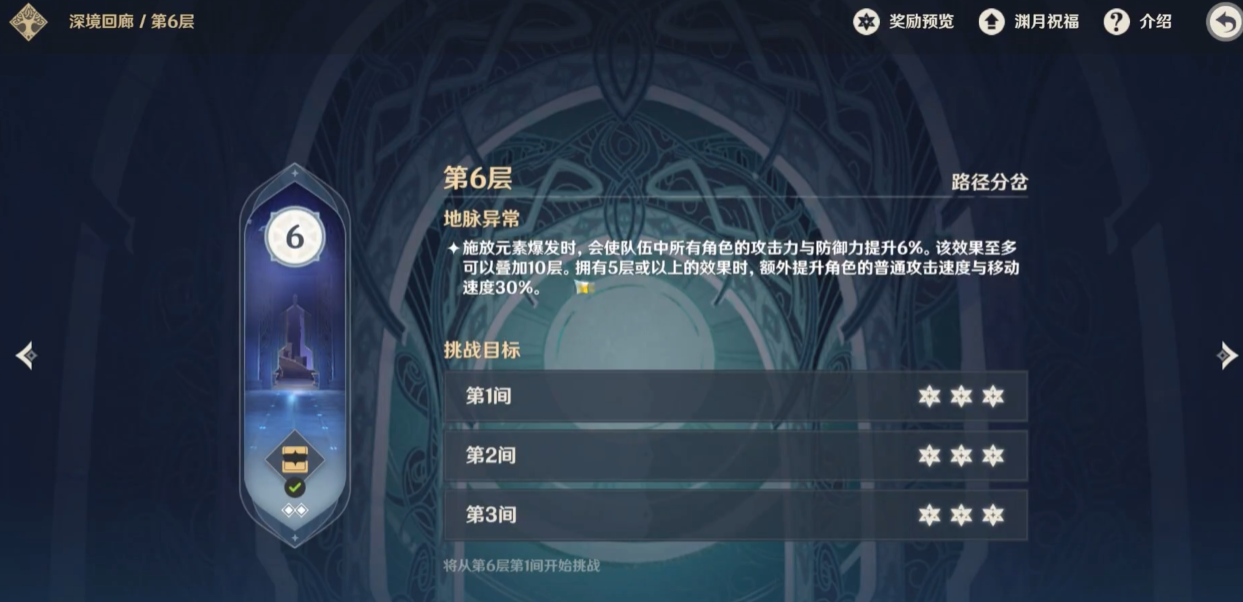Open the 介绍 introduction help
The height and width of the screenshot is (602, 1243).
[x=1137, y=21]
